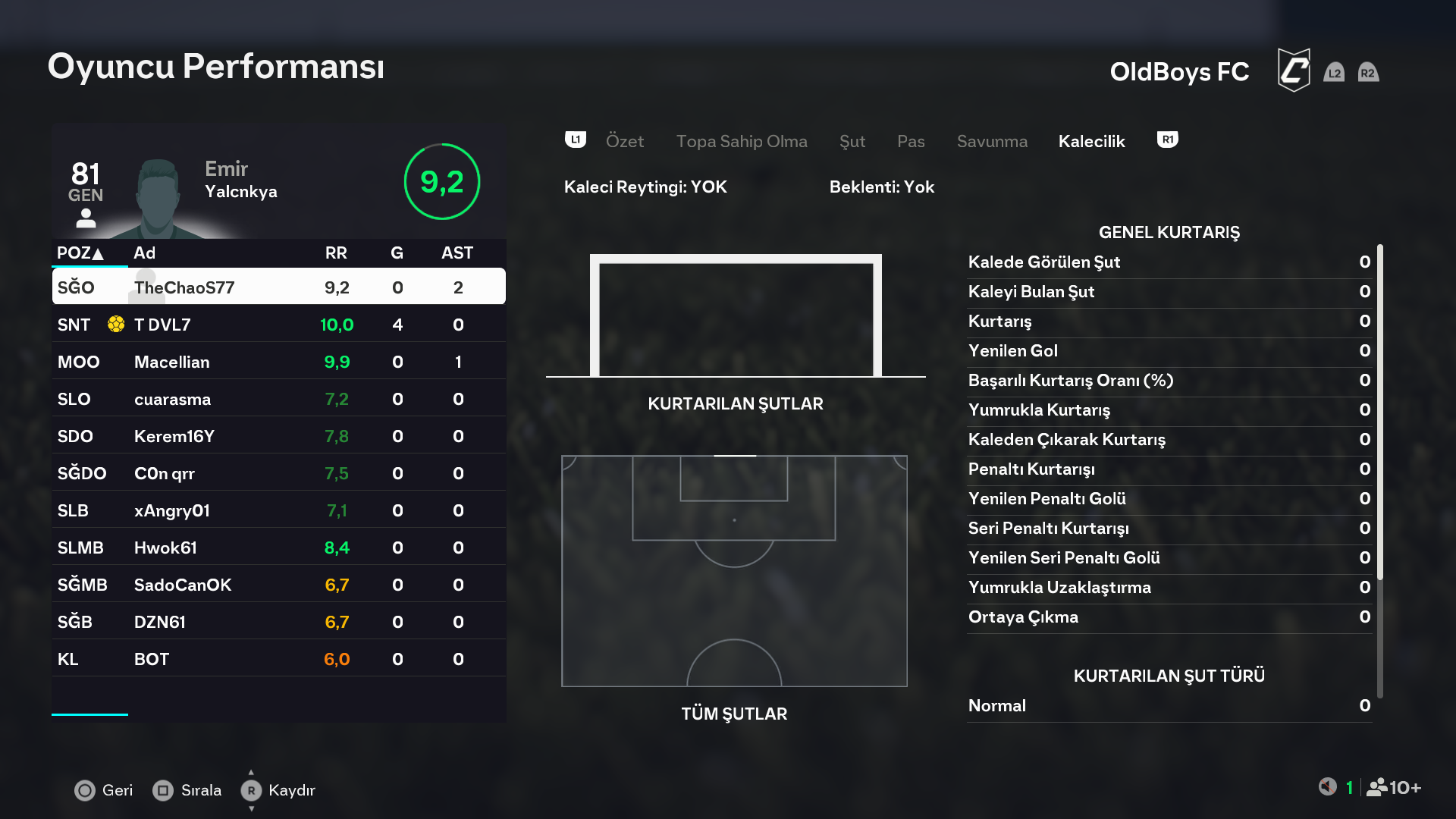Open Hwok61's performance row
The image size is (1456, 819).
pyautogui.click(x=278, y=548)
